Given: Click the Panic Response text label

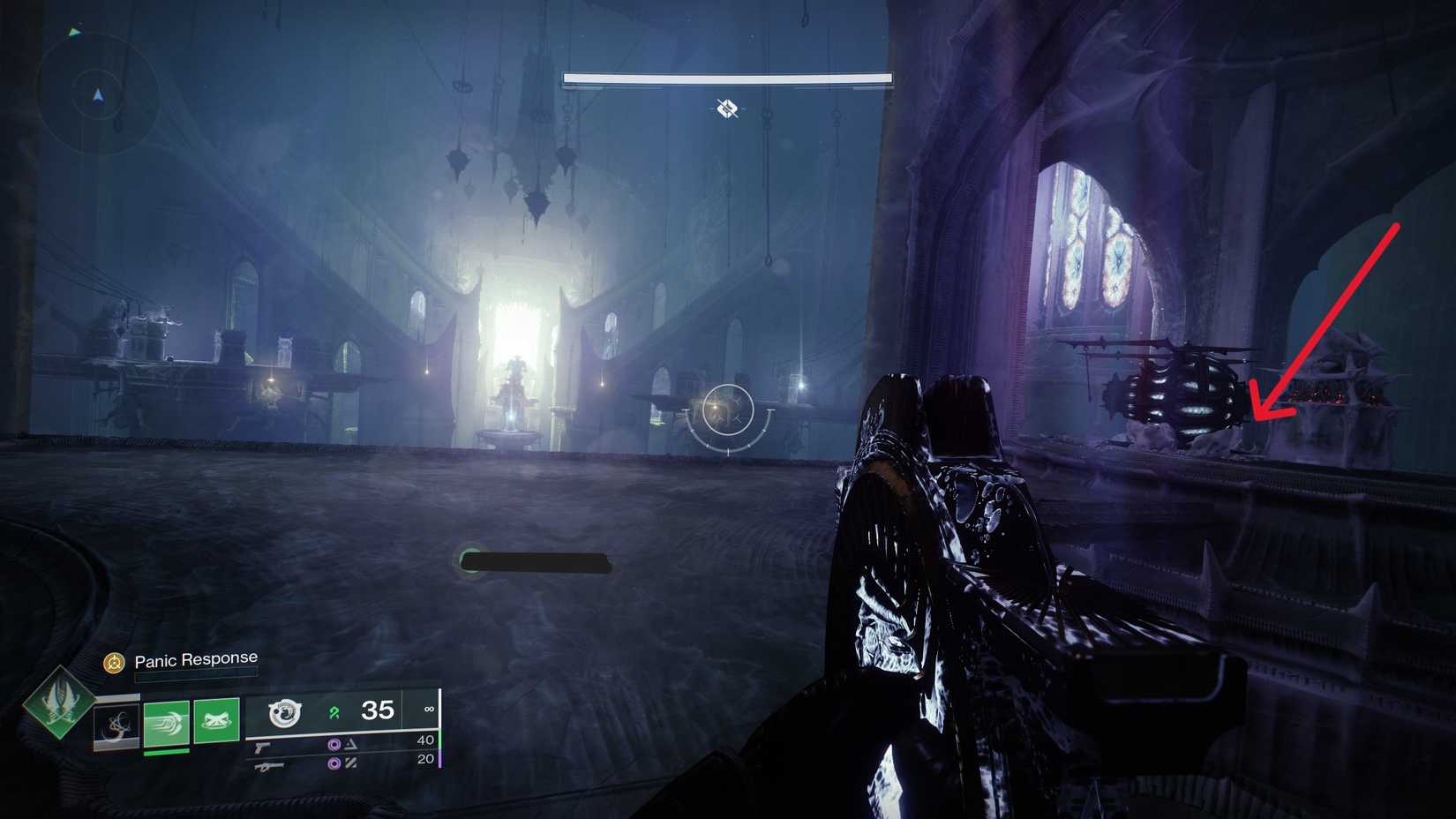Looking at the screenshot, I should tap(195, 658).
